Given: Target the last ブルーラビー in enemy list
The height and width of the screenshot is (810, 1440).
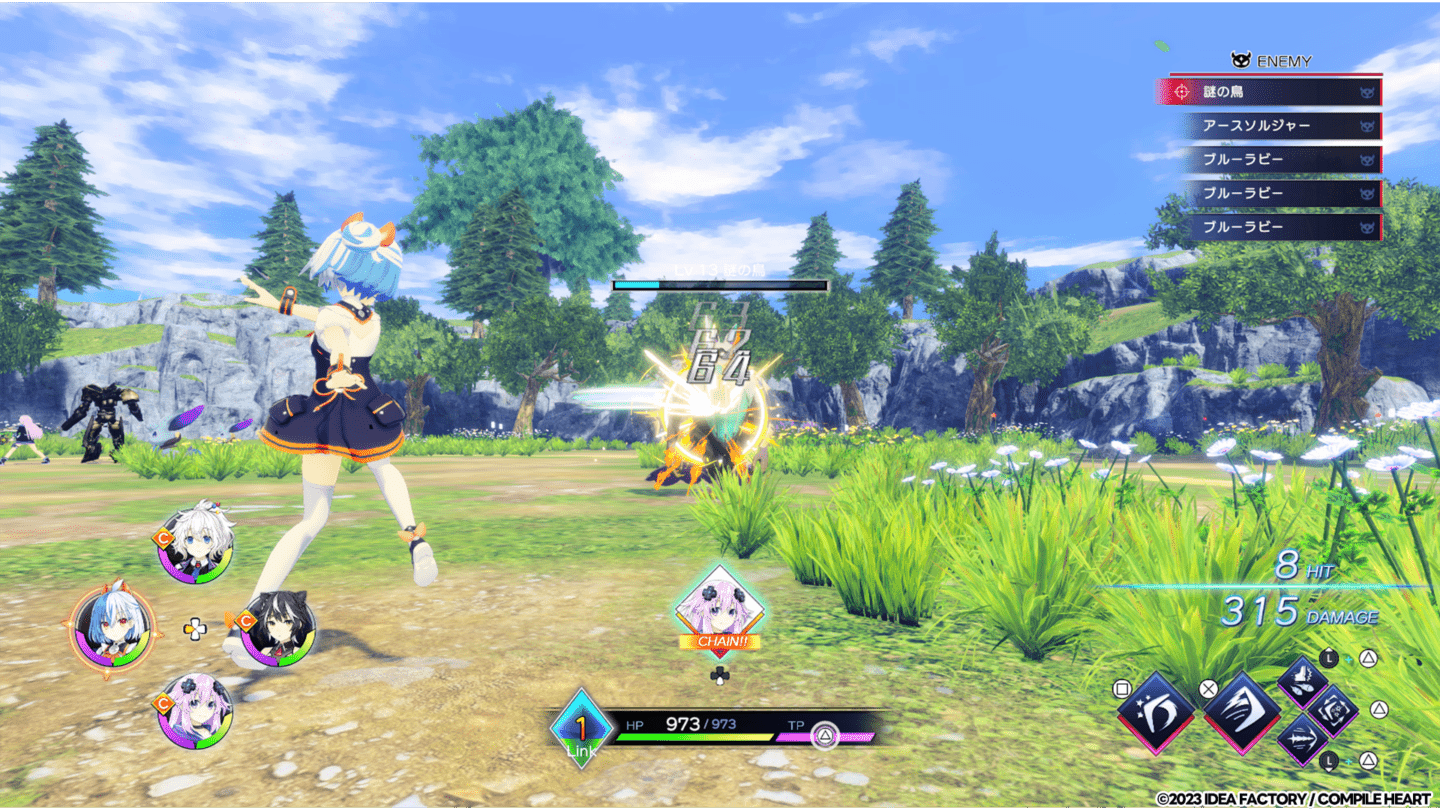Looking at the screenshot, I should point(1270,227).
